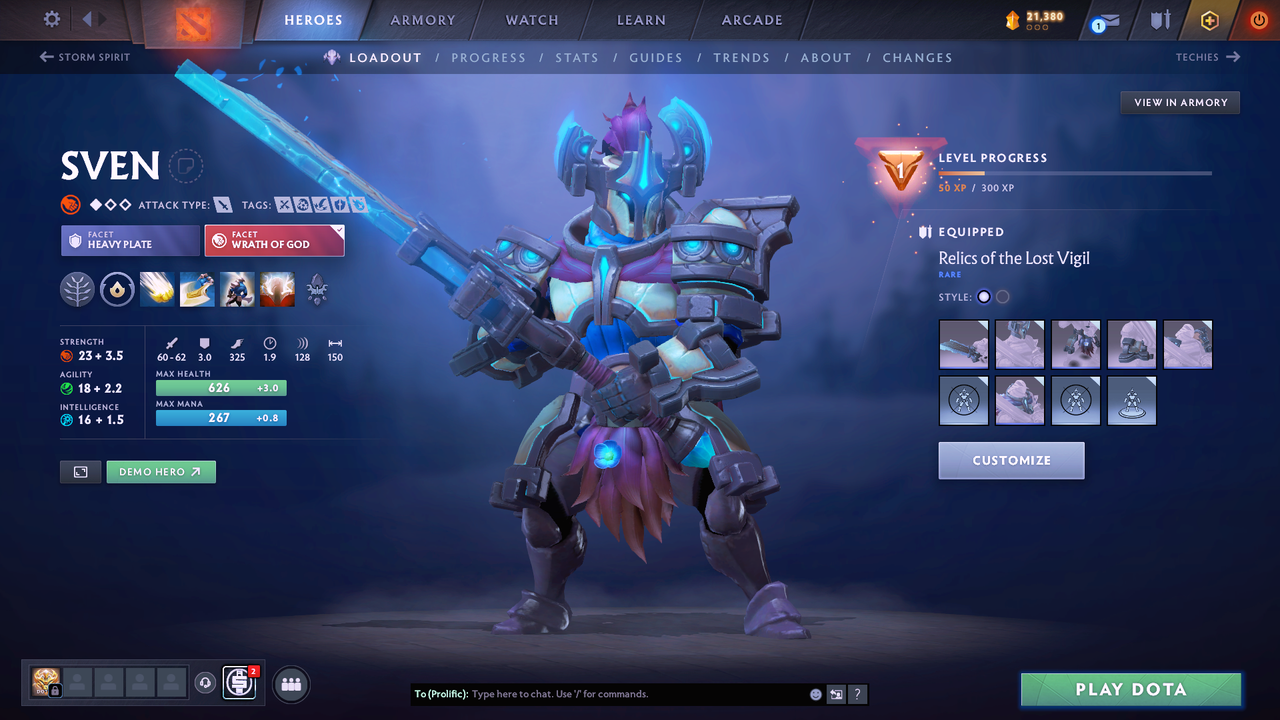Select the Wrath of God facet
1280x720 pixels.
[x=274, y=240]
